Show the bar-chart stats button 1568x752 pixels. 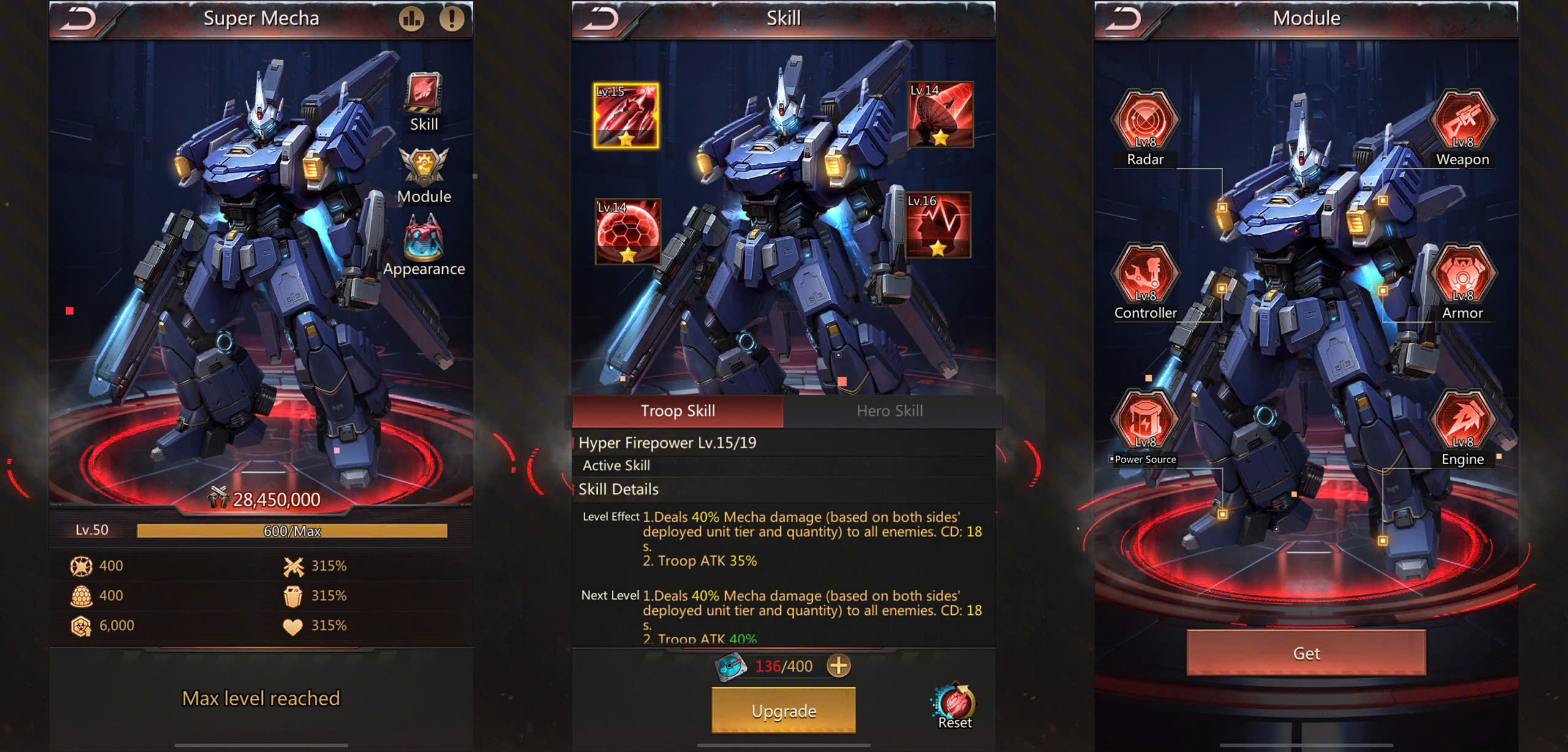click(411, 19)
